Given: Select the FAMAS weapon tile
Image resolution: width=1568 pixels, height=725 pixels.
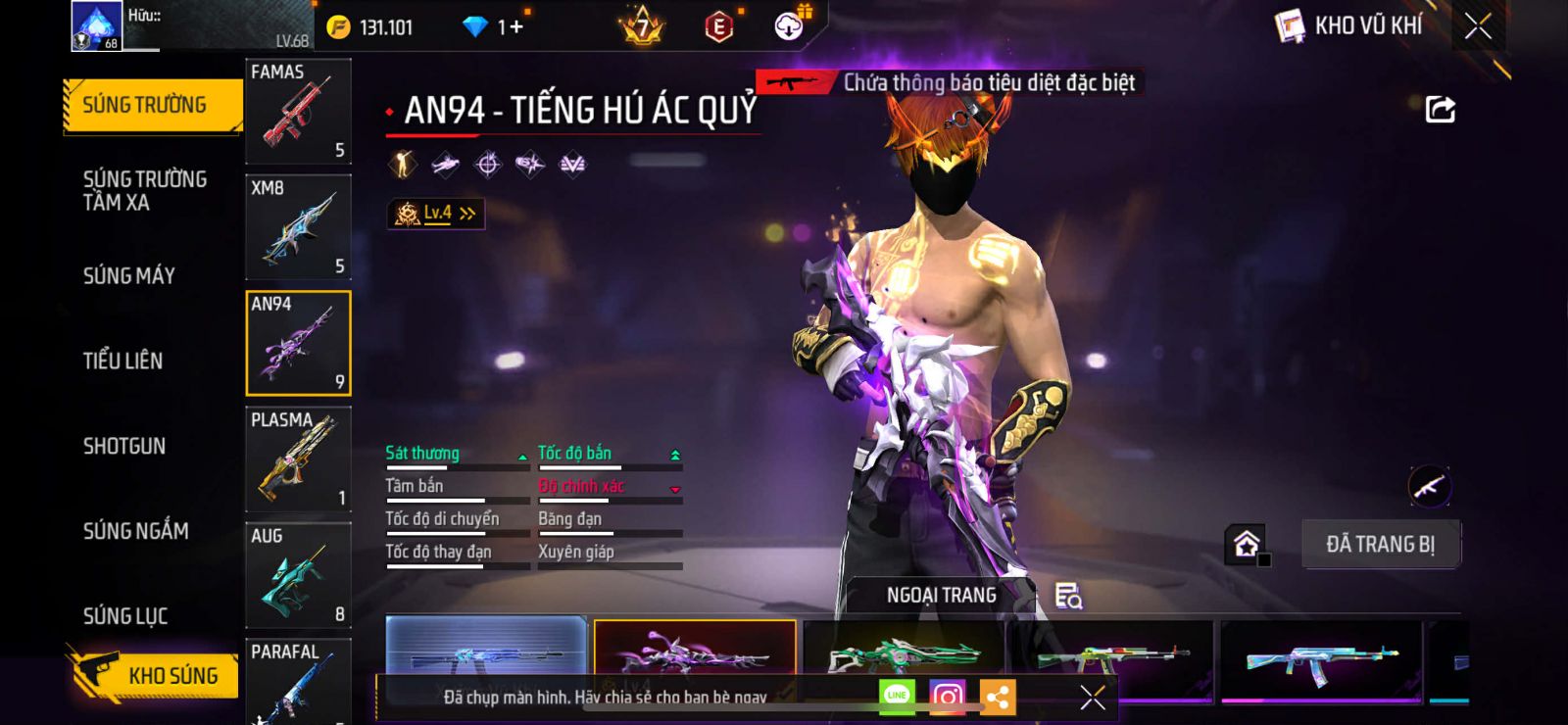Looking at the screenshot, I should (298, 112).
